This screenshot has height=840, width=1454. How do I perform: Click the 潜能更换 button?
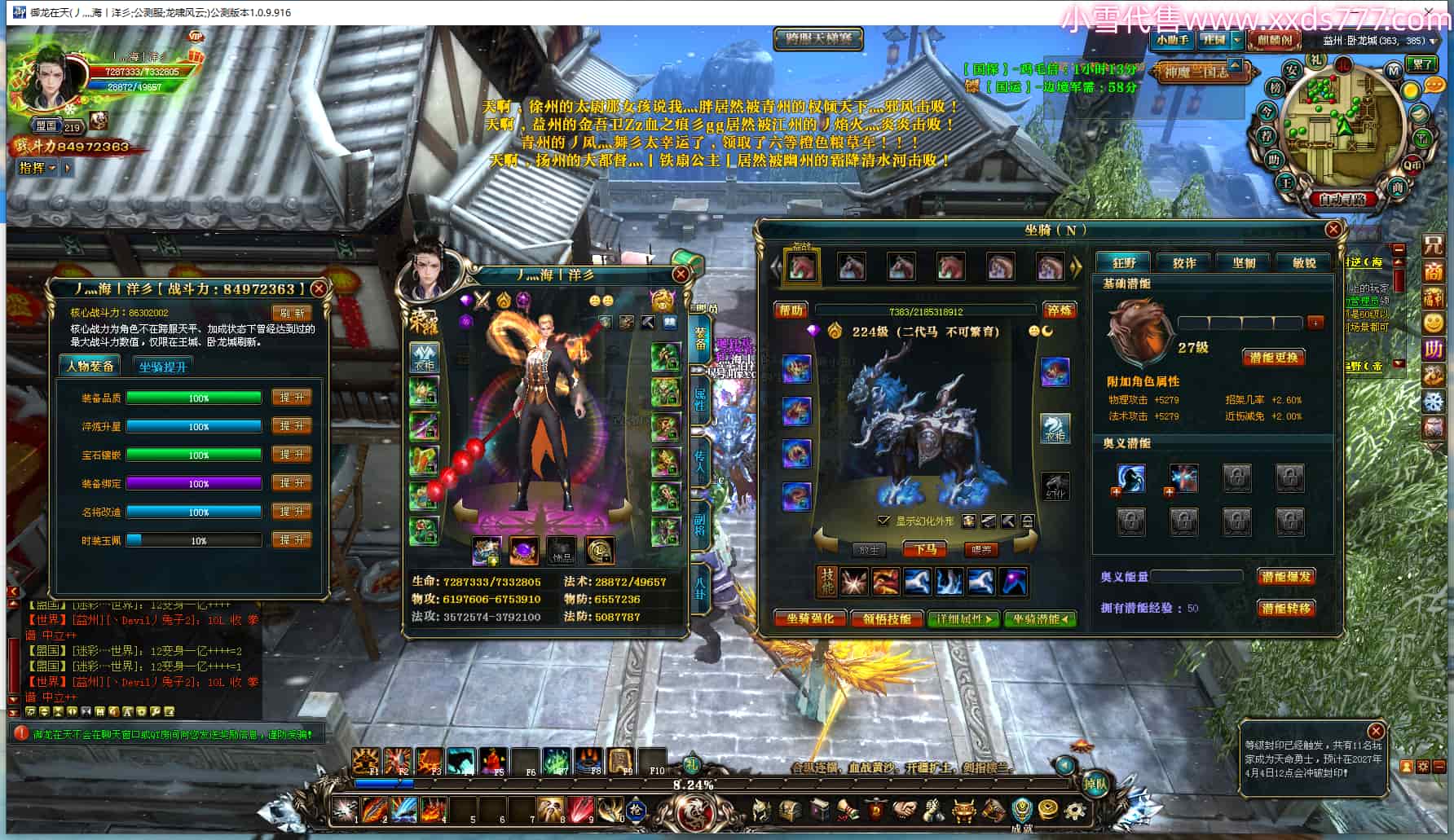click(1273, 358)
